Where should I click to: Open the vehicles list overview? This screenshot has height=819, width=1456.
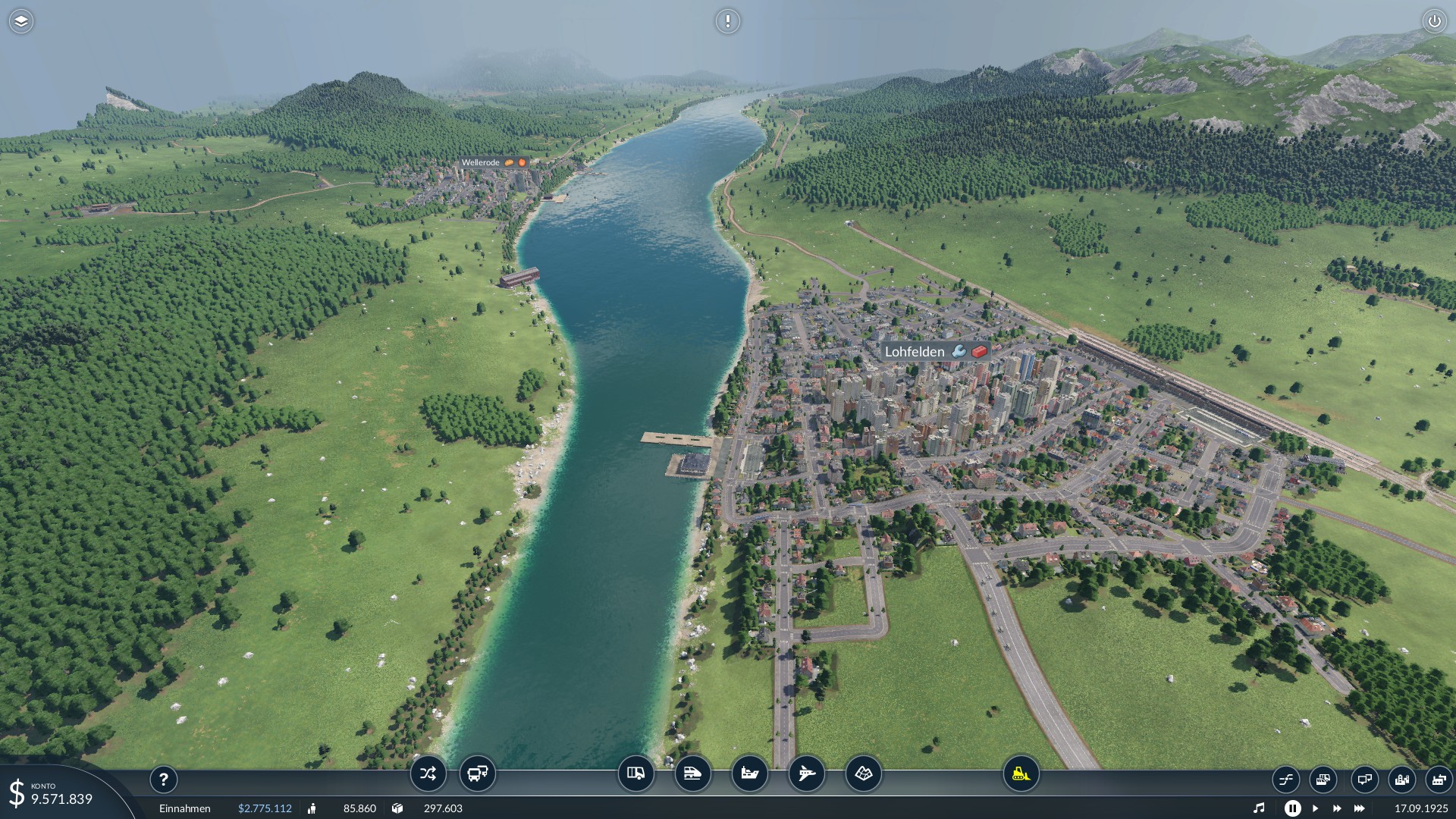pos(1323,779)
